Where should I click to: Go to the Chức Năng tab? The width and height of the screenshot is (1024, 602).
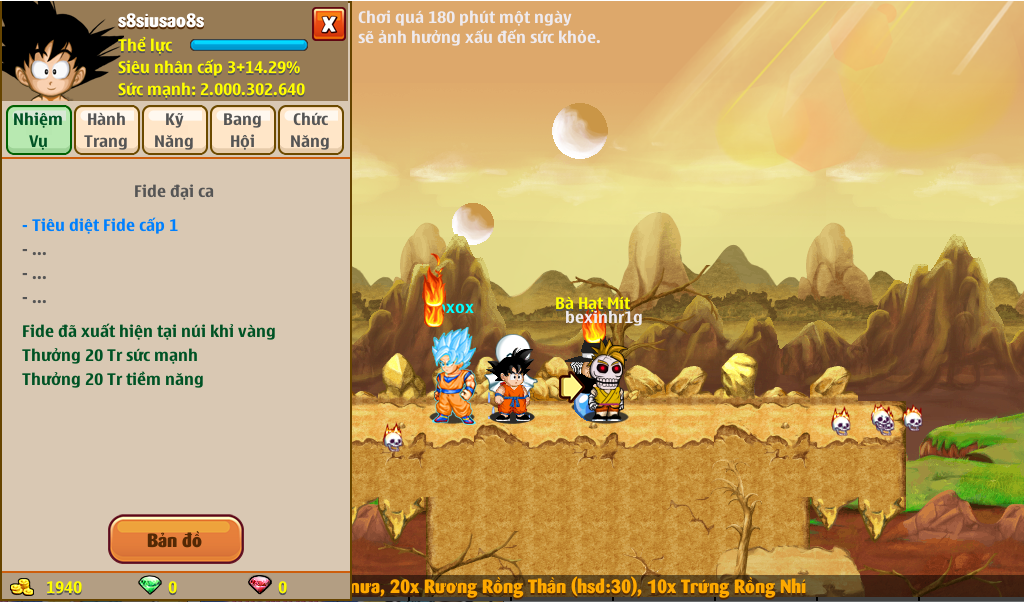[x=310, y=130]
